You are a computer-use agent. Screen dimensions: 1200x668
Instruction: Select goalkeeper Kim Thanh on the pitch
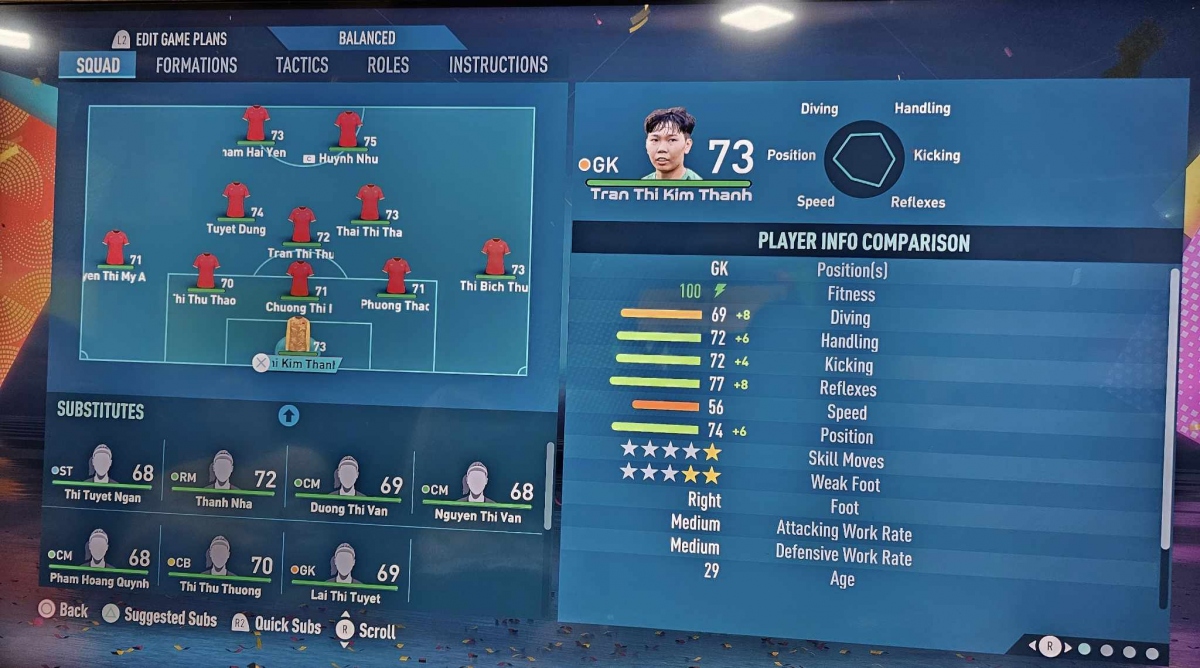coord(297,337)
